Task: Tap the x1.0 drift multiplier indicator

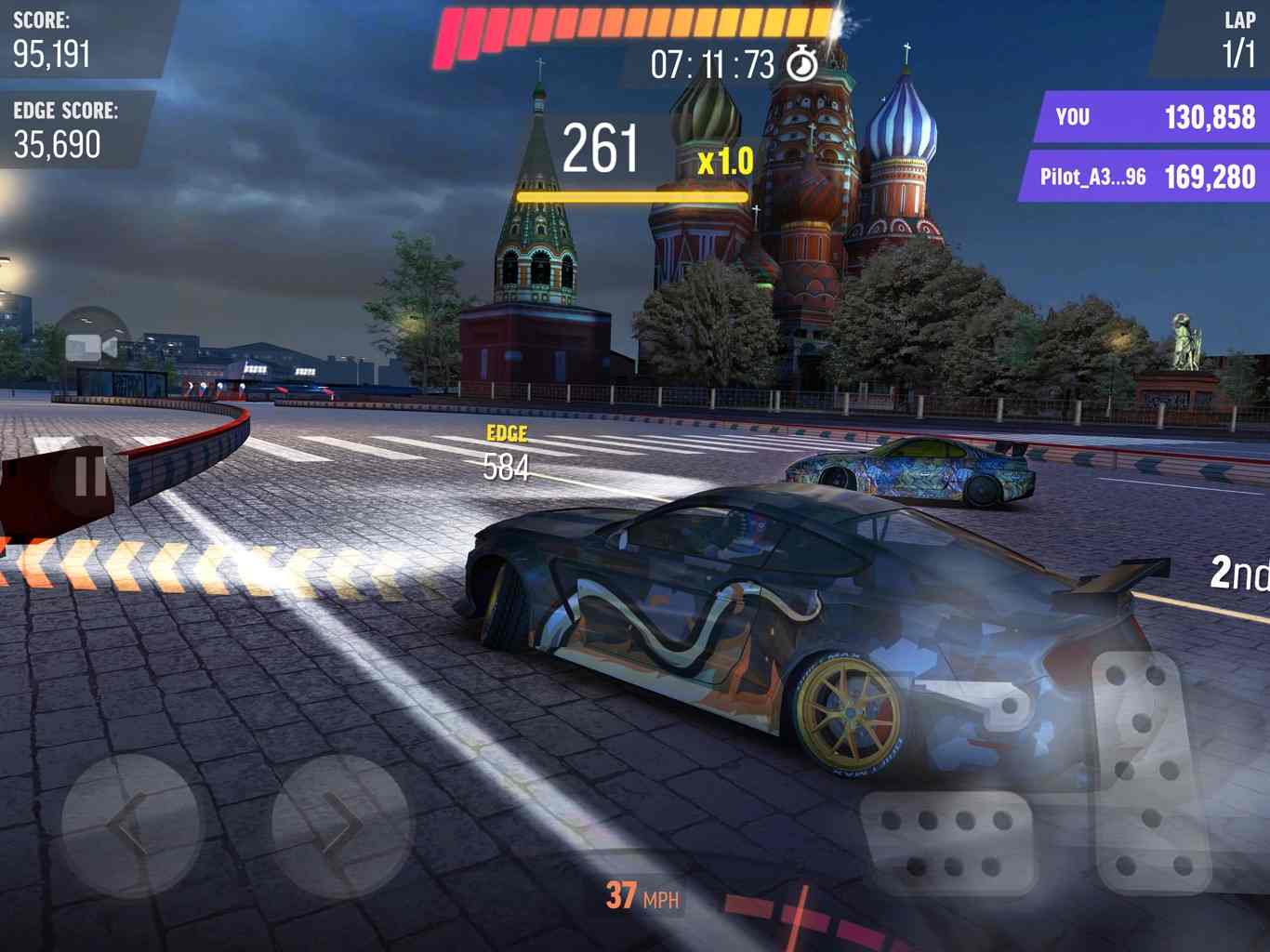Action: pyautogui.click(x=725, y=163)
